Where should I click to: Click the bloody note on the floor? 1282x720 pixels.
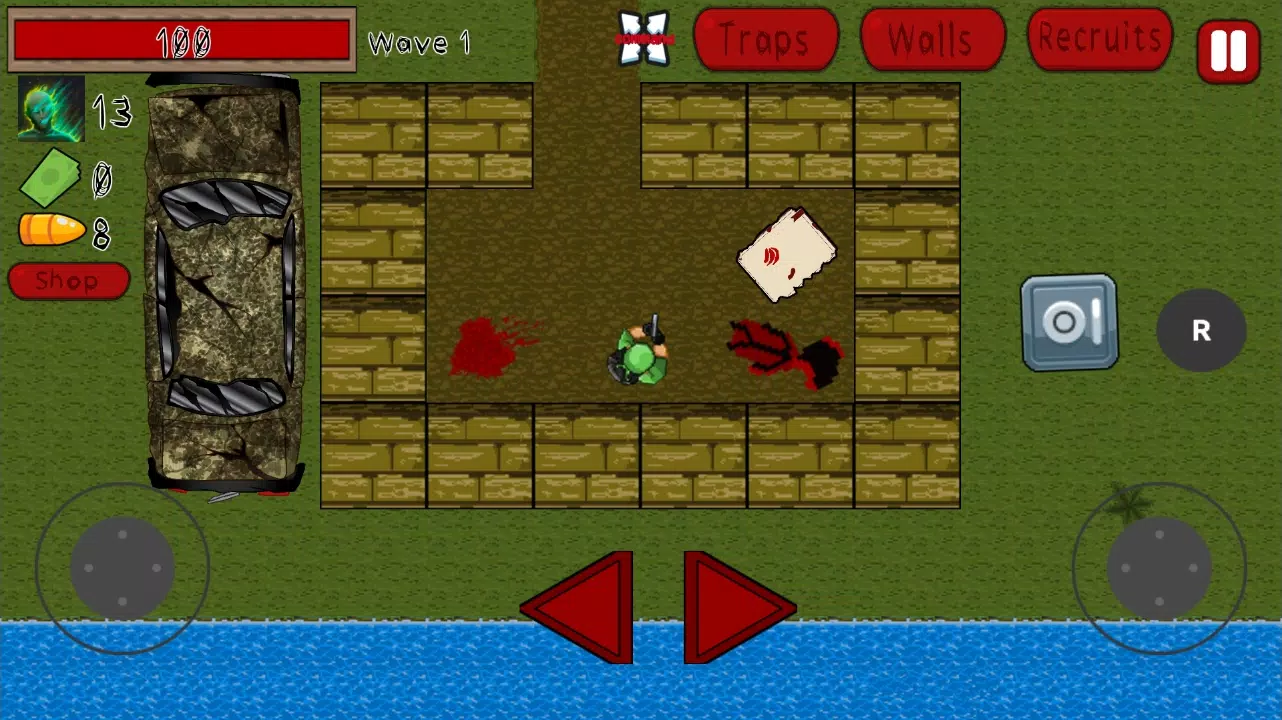787,253
